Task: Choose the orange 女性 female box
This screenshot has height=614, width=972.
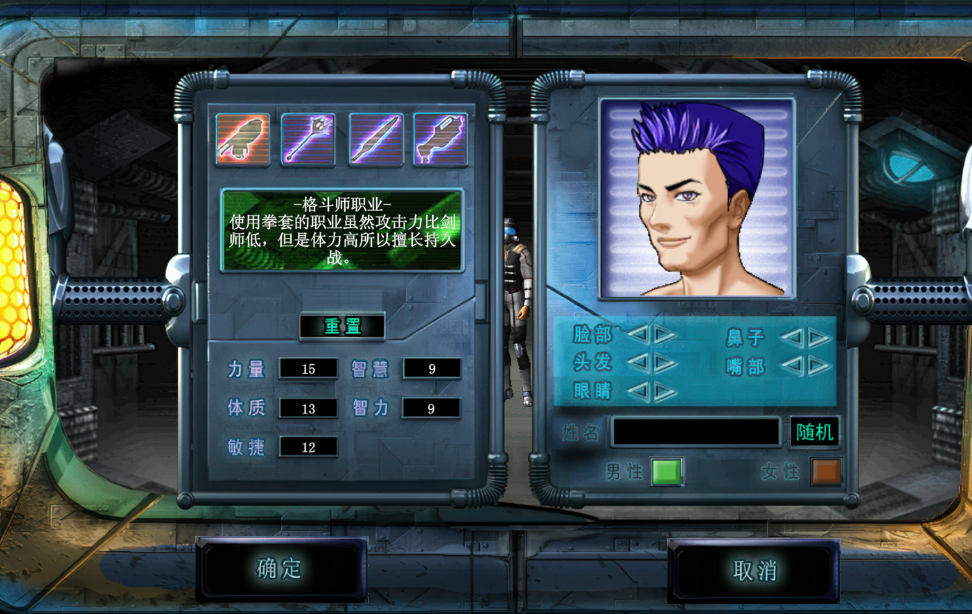Action: 826,471
